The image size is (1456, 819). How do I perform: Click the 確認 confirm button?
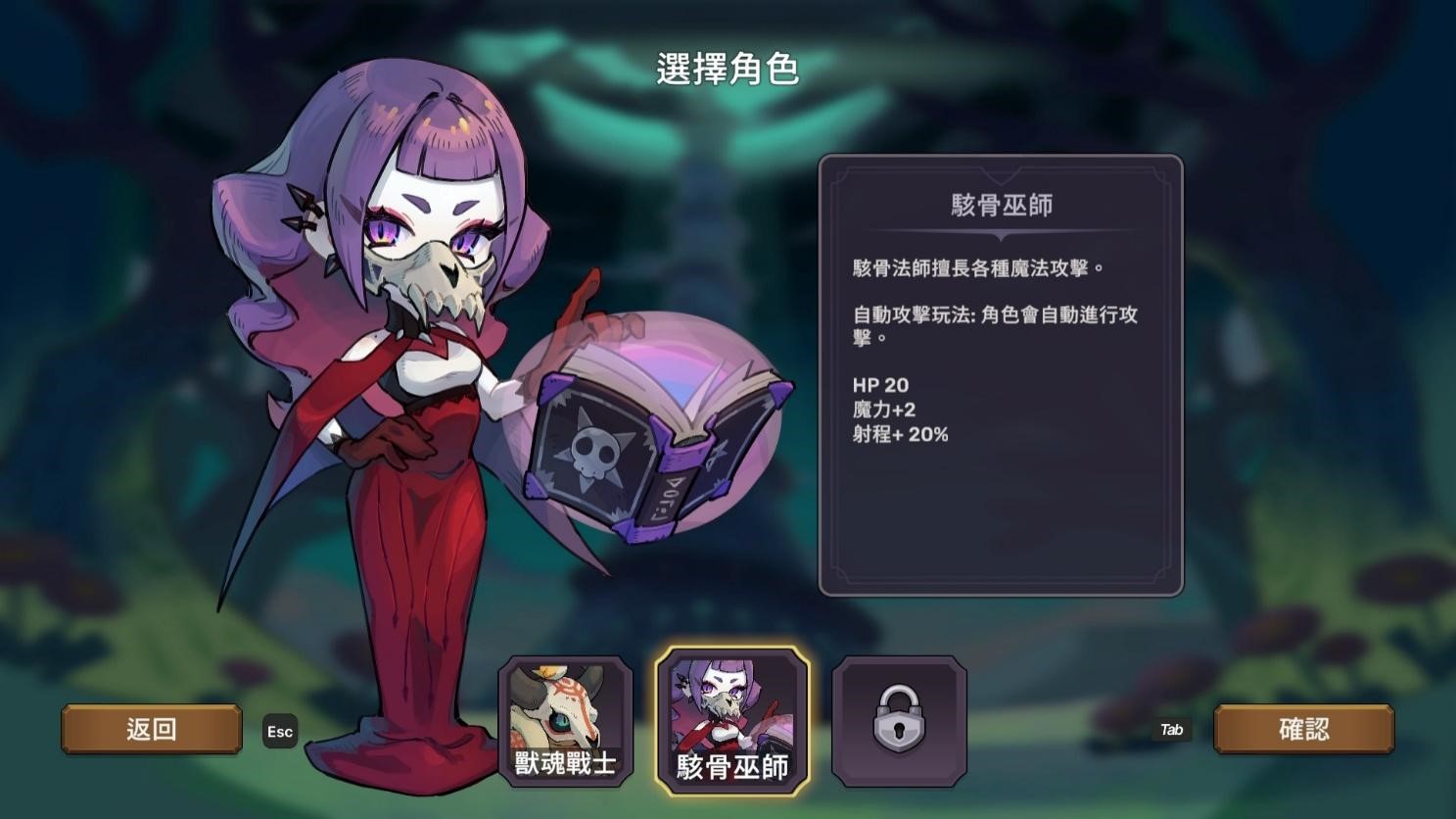point(1303,728)
